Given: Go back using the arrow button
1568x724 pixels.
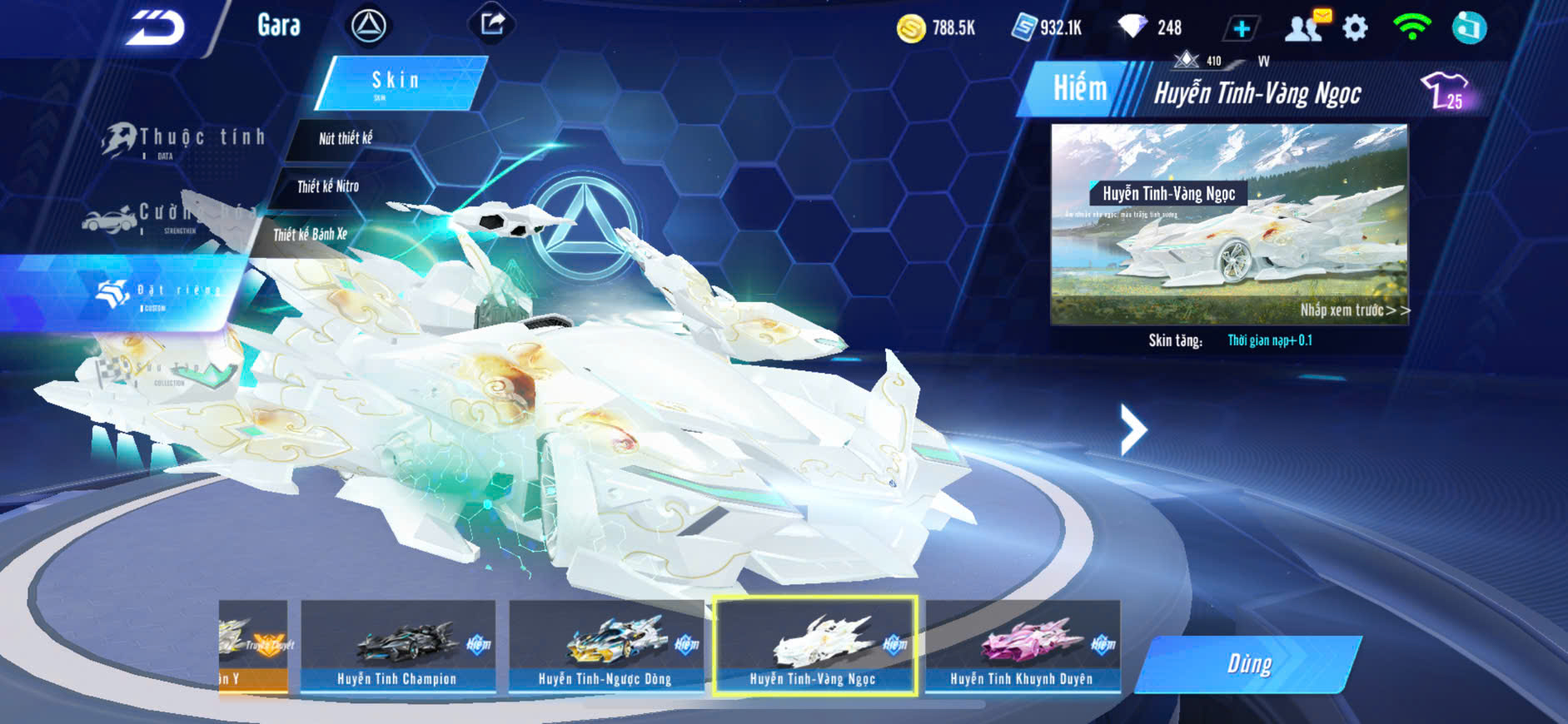Looking at the screenshot, I should click(x=156, y=29).
